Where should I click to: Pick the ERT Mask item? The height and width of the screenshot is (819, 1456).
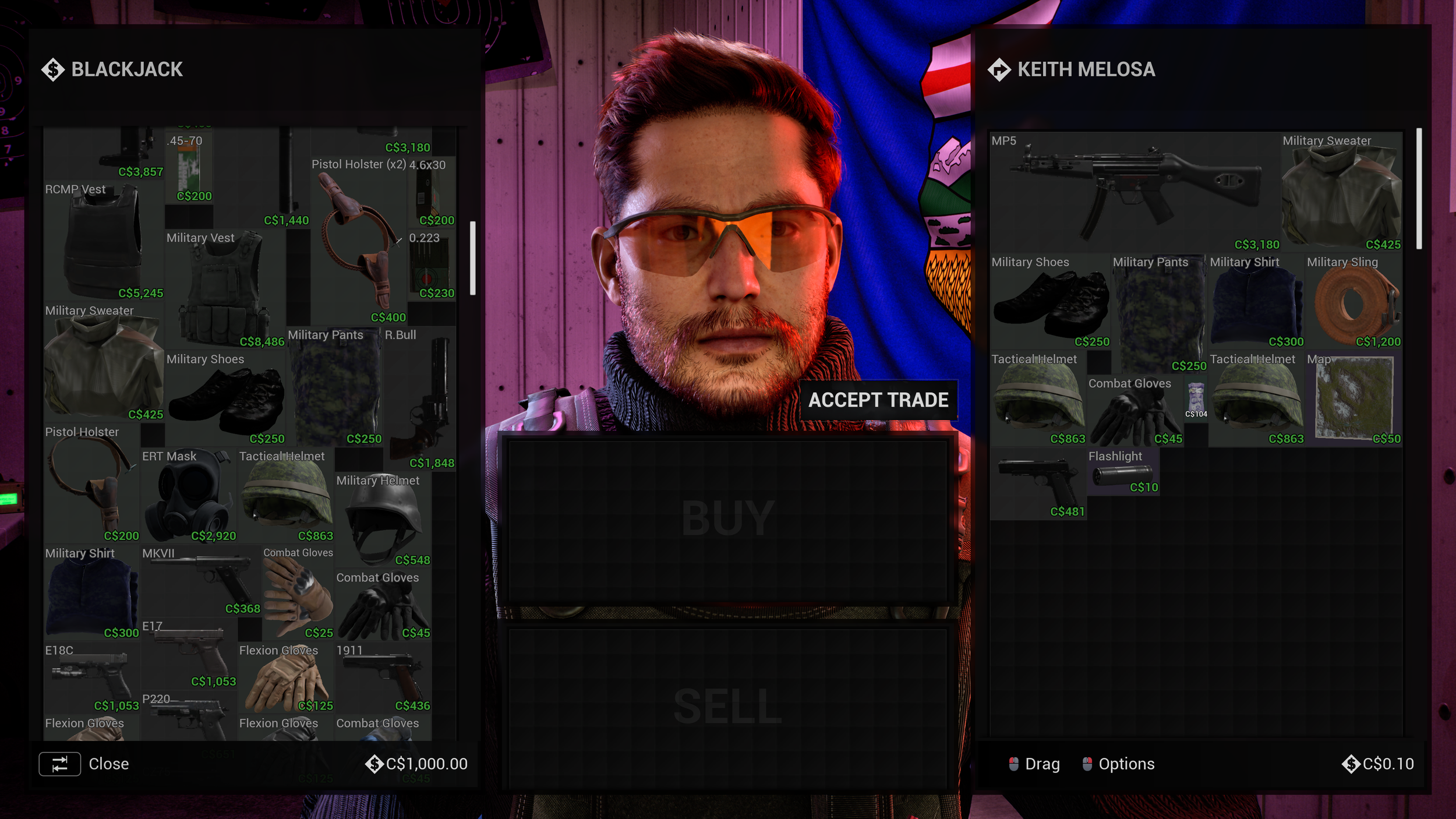click(189, 497)
